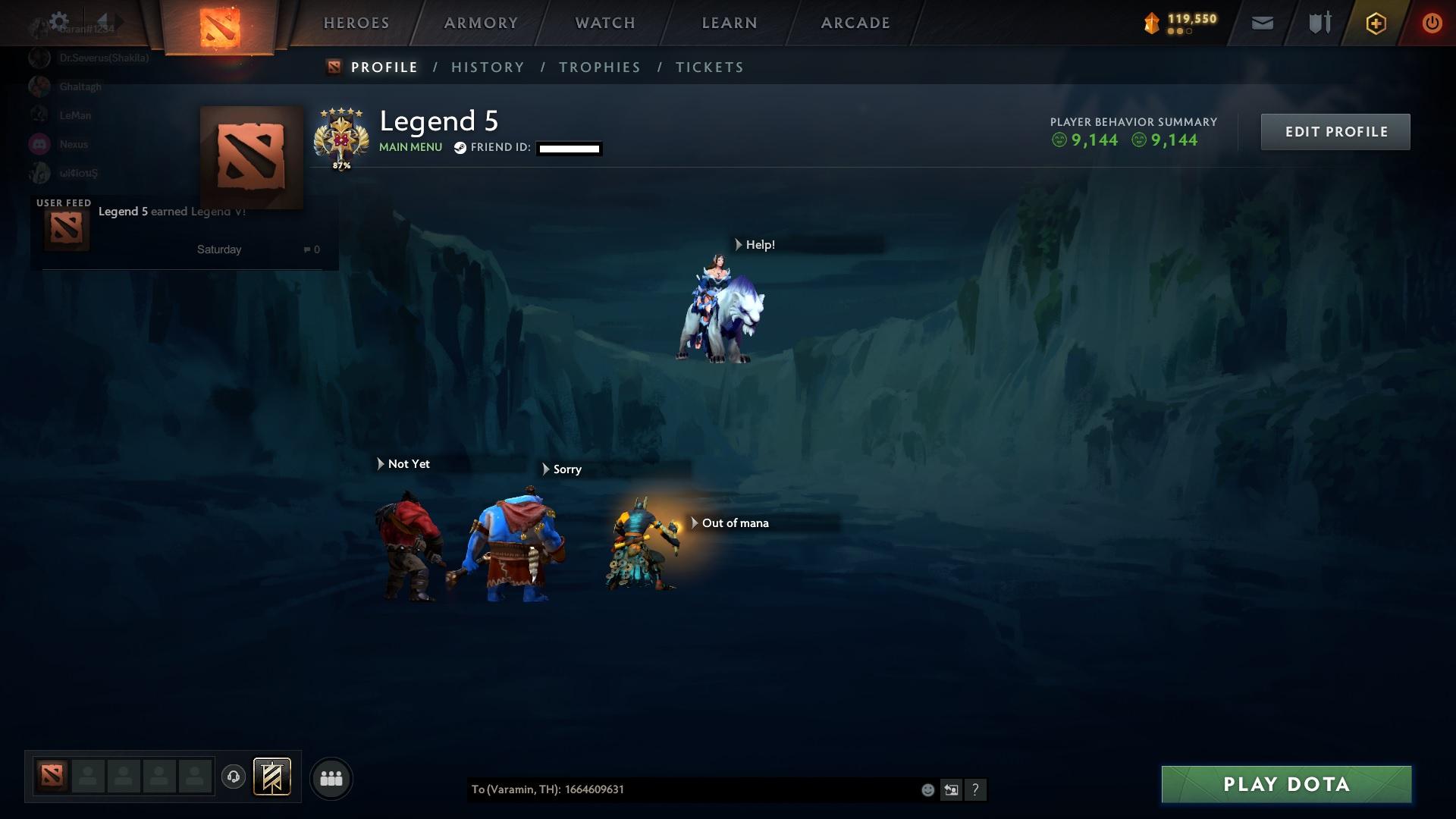Expand the Help! chat wheel message arrow
Screen dimensions: 1456x819
click(737, 244)
